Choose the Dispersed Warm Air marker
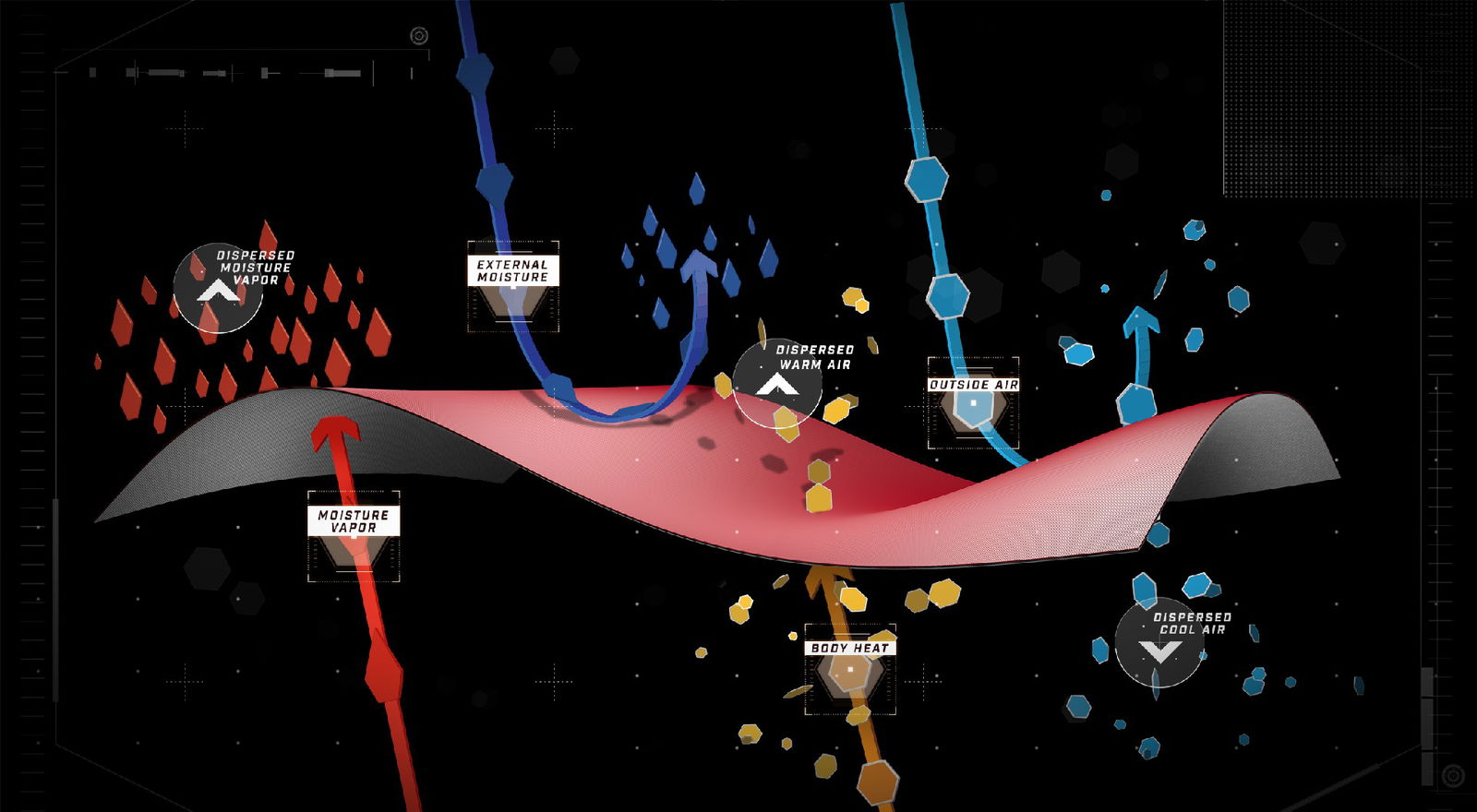 (x=777, y=383)
